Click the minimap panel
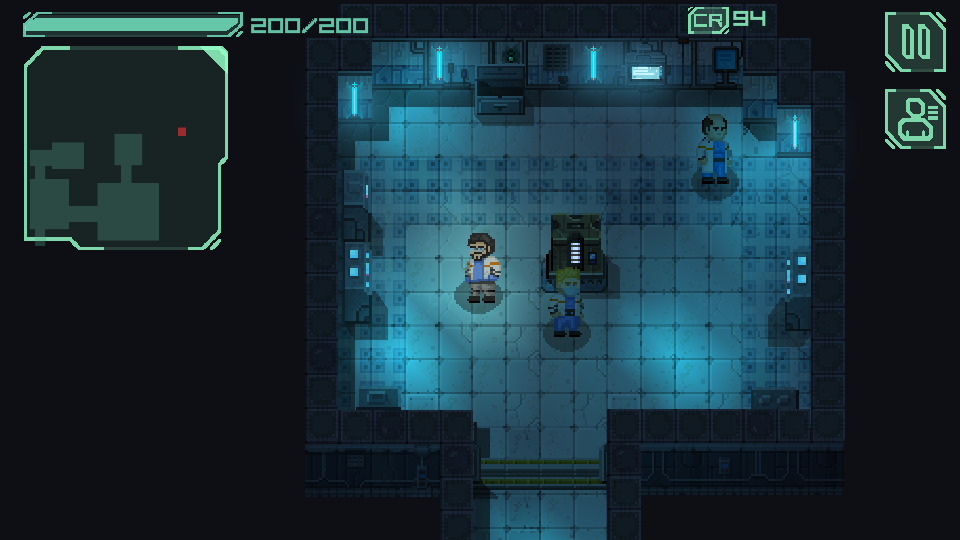The image size is (960, 540). click(125, 147)
